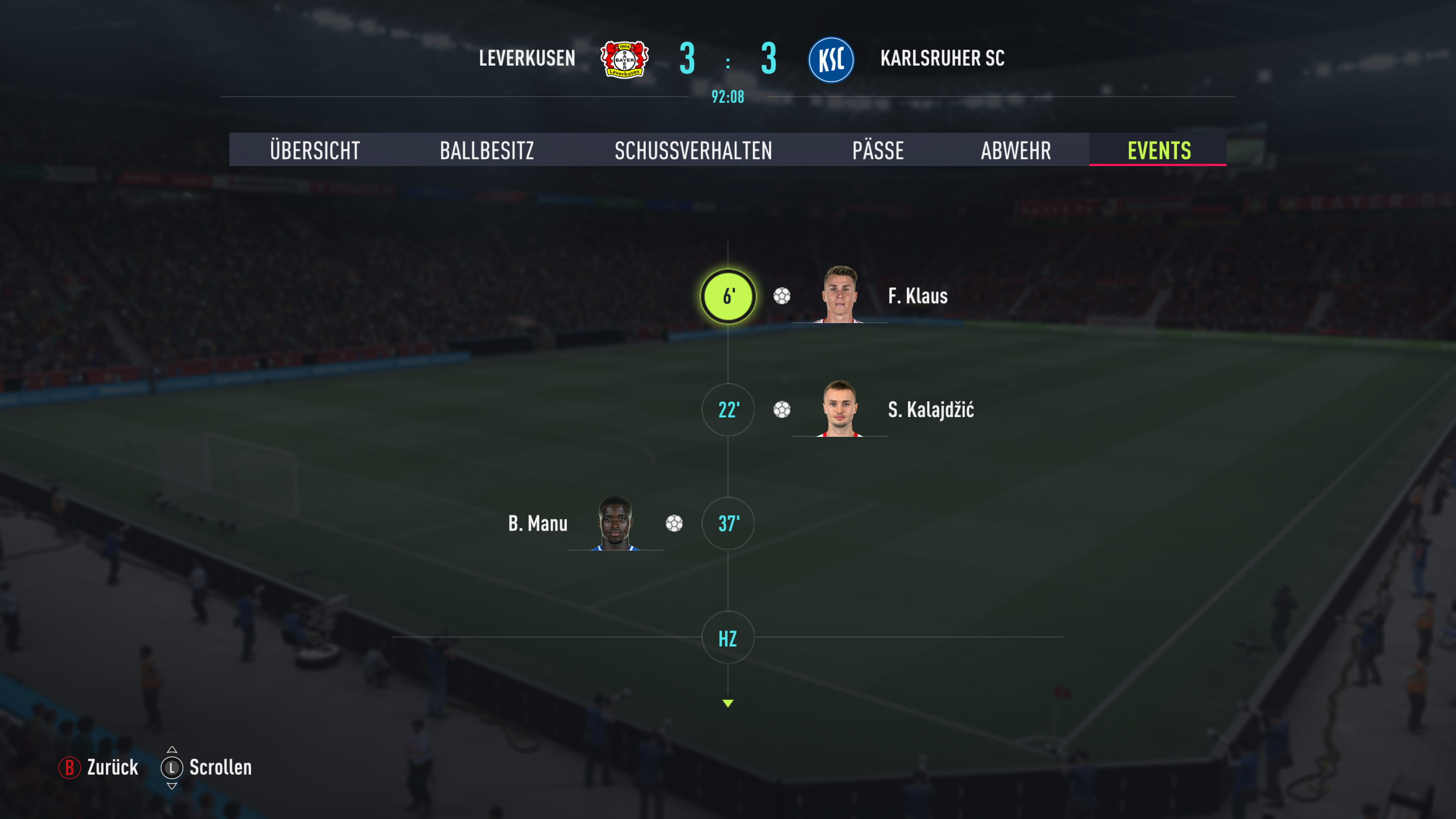Select the 22' timeline event
The height and width of the screenshot is (819, 1456).
(728, 410)
